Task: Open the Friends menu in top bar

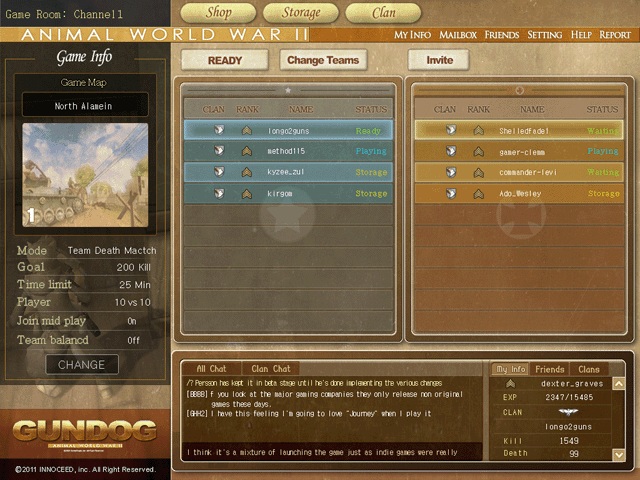Action: tap(502, 35)
